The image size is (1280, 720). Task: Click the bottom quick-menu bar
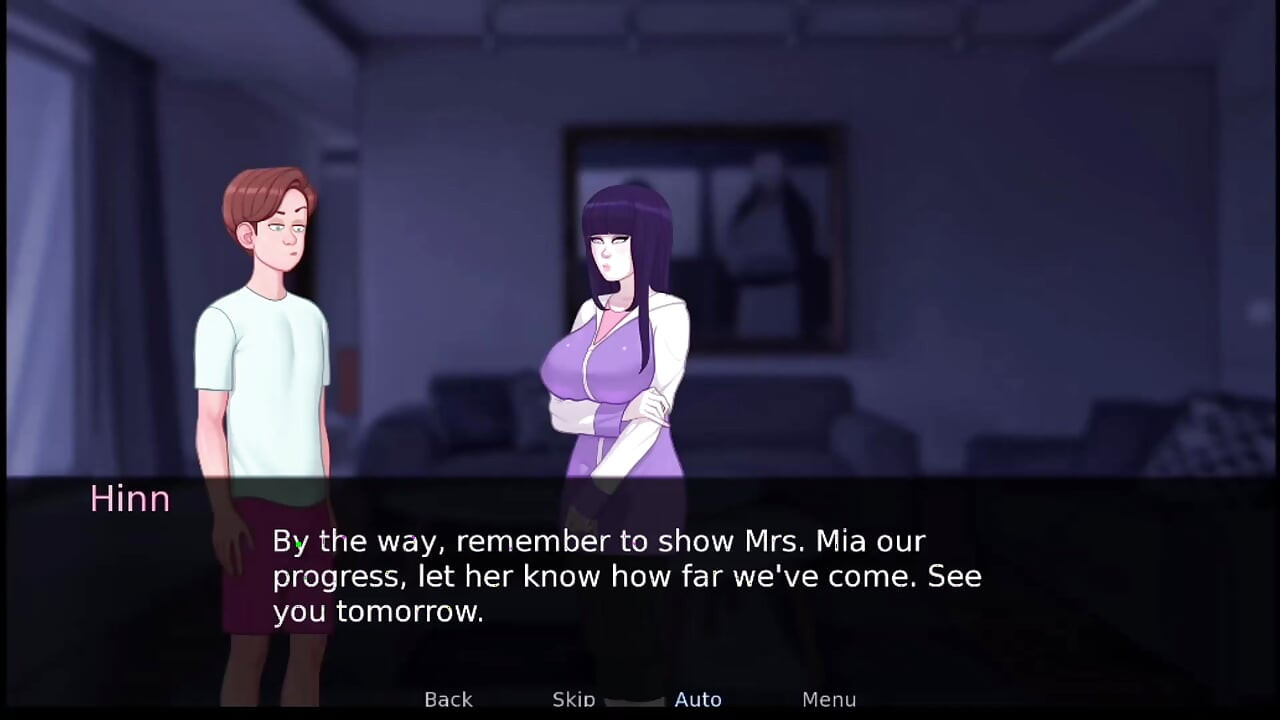pos(640,700)
